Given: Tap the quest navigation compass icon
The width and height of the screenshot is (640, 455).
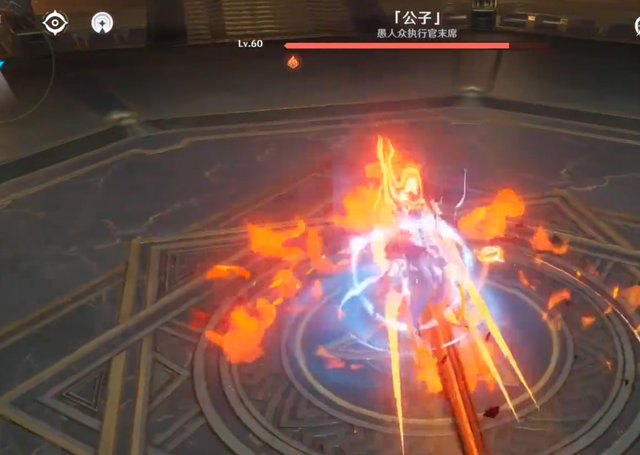Looking at the screenshot, I should 102,22.
